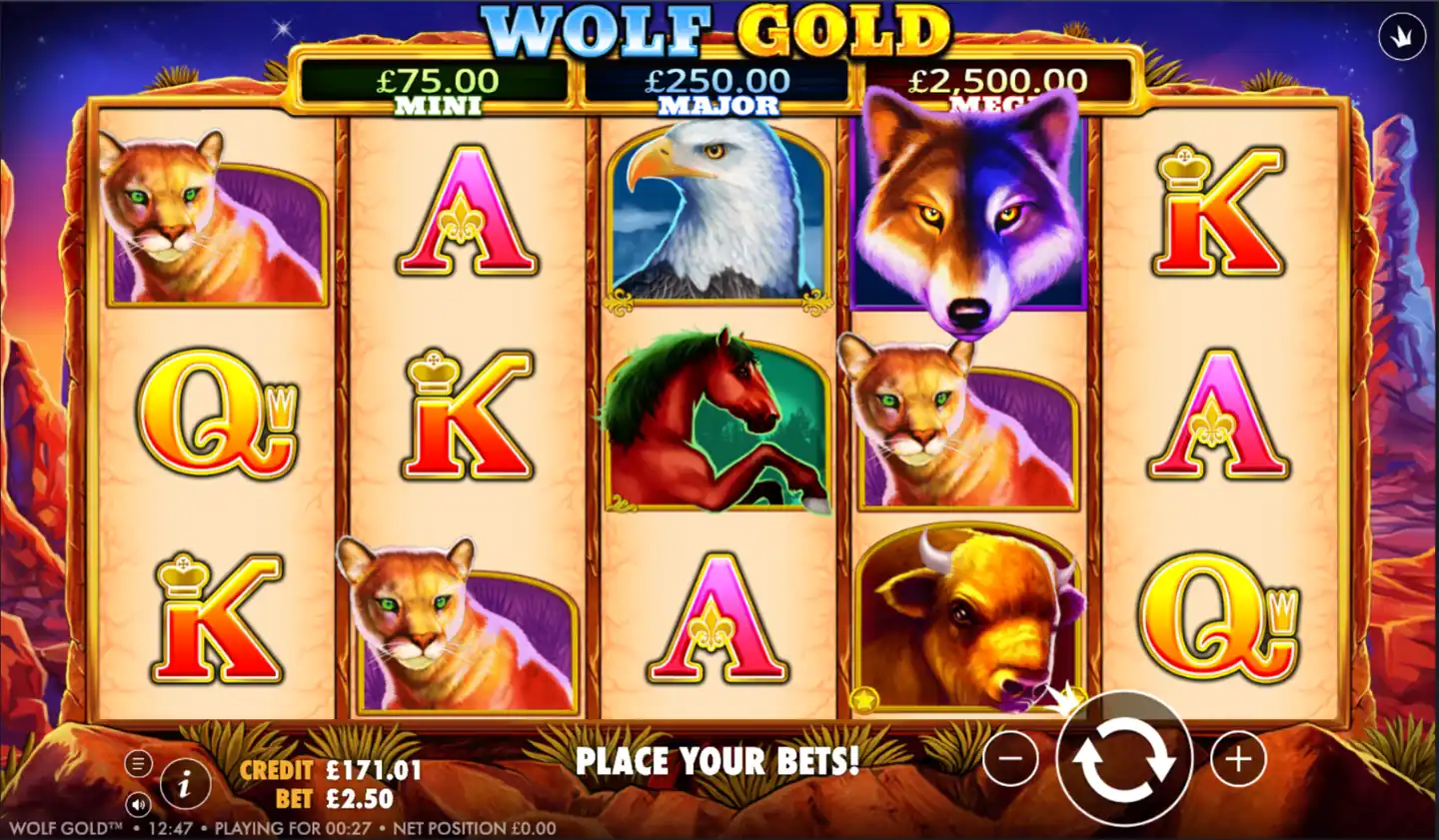Click the eagle symbol on reel three
The height and width of the screenshot is (840, 1439).
pyautogui.click(x=716, y=214)
